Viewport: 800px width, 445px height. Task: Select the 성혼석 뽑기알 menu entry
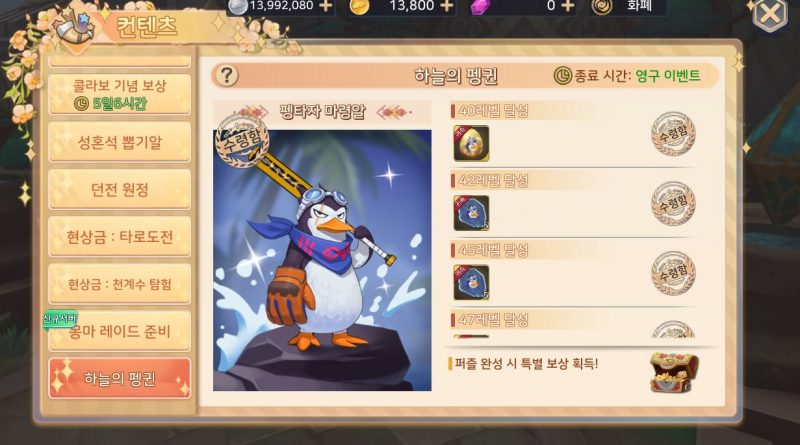coord(119,141)
